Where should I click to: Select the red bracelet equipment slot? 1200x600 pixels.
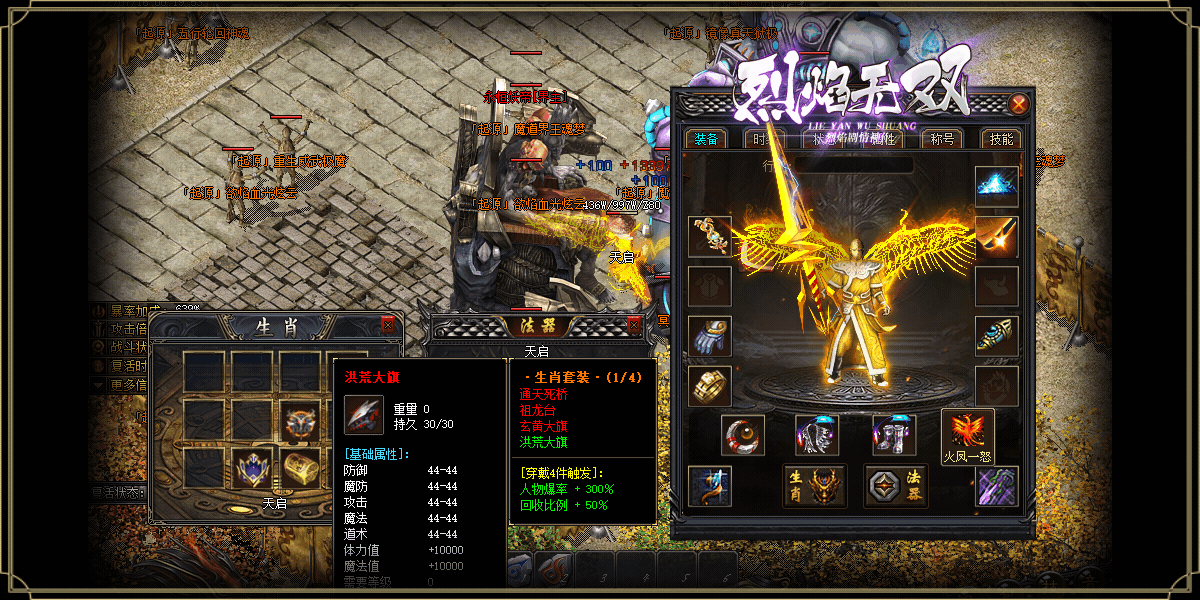pos(743,435)
